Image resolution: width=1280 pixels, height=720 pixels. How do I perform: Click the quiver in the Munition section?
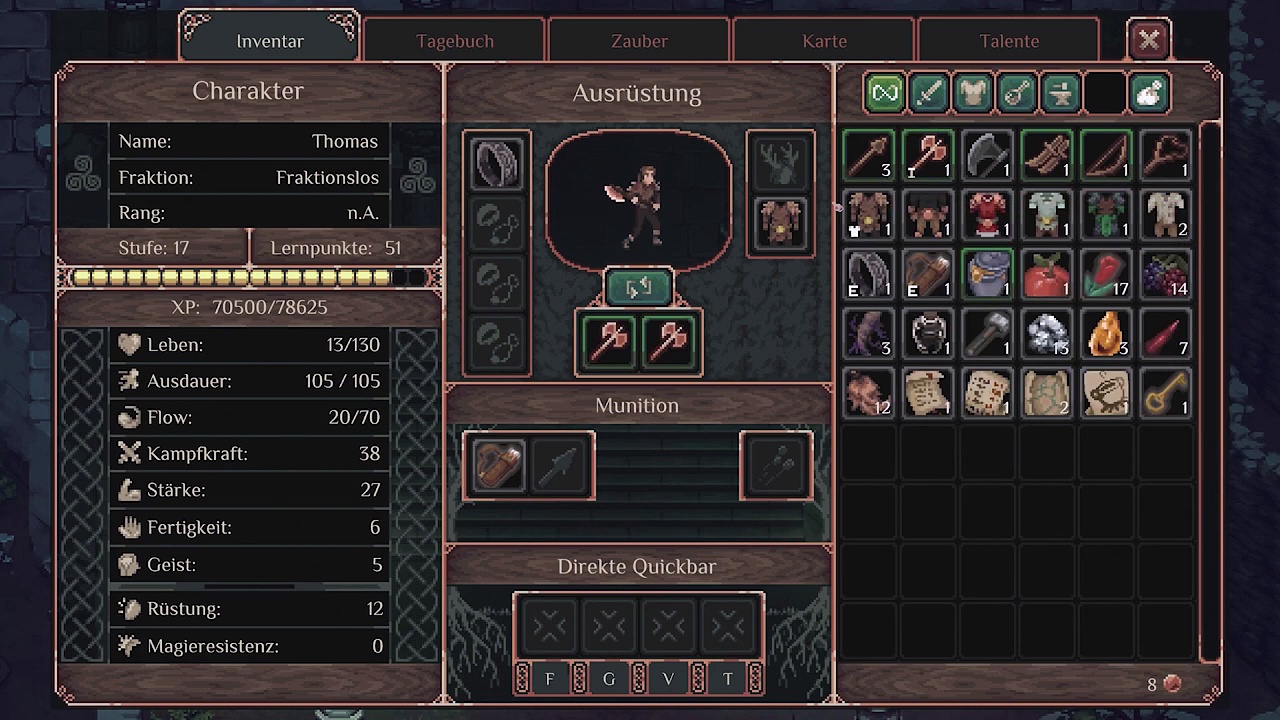click(497, 465)
